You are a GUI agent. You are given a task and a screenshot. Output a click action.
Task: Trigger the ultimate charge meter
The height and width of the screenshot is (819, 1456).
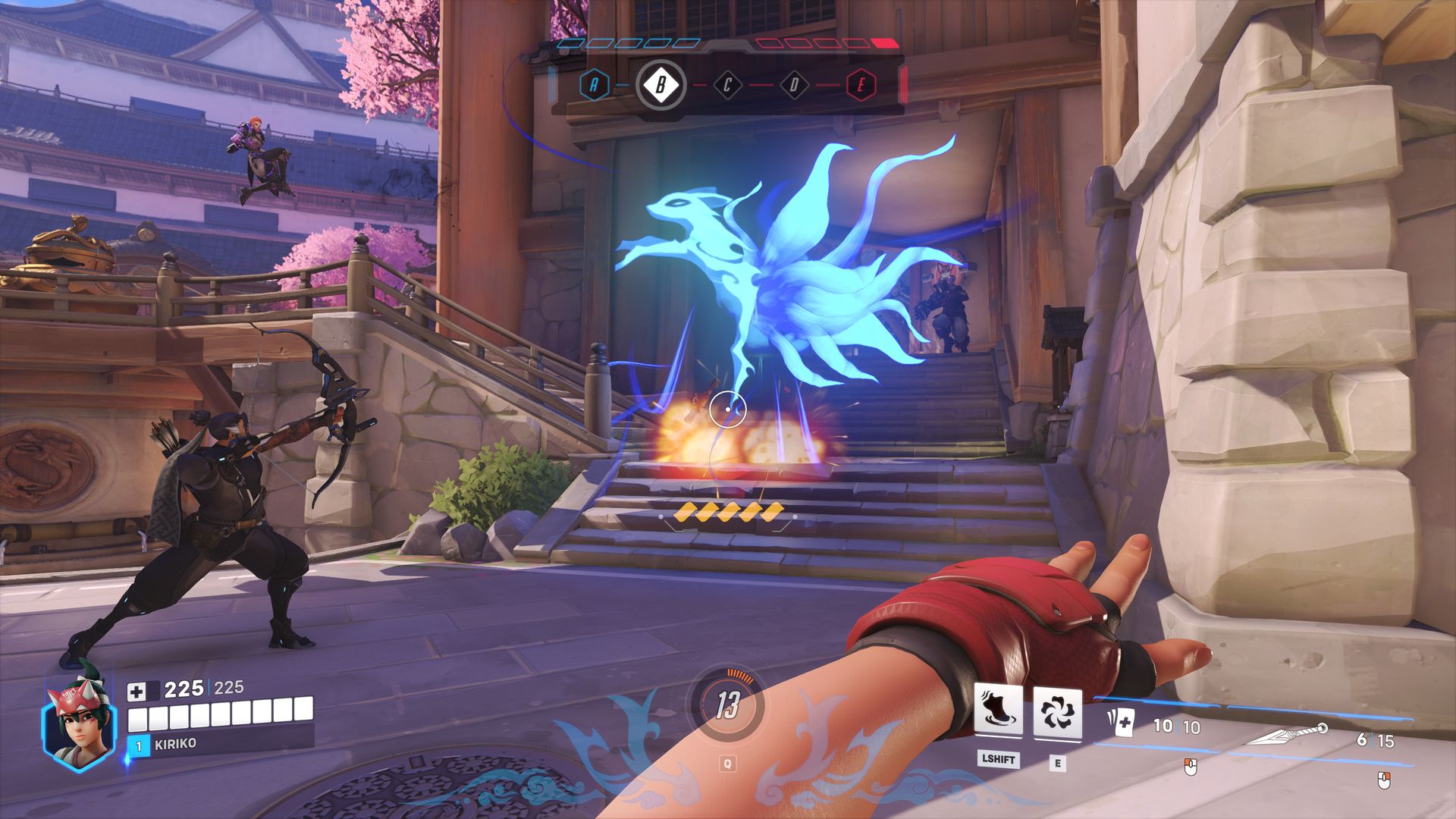(727, 706)
